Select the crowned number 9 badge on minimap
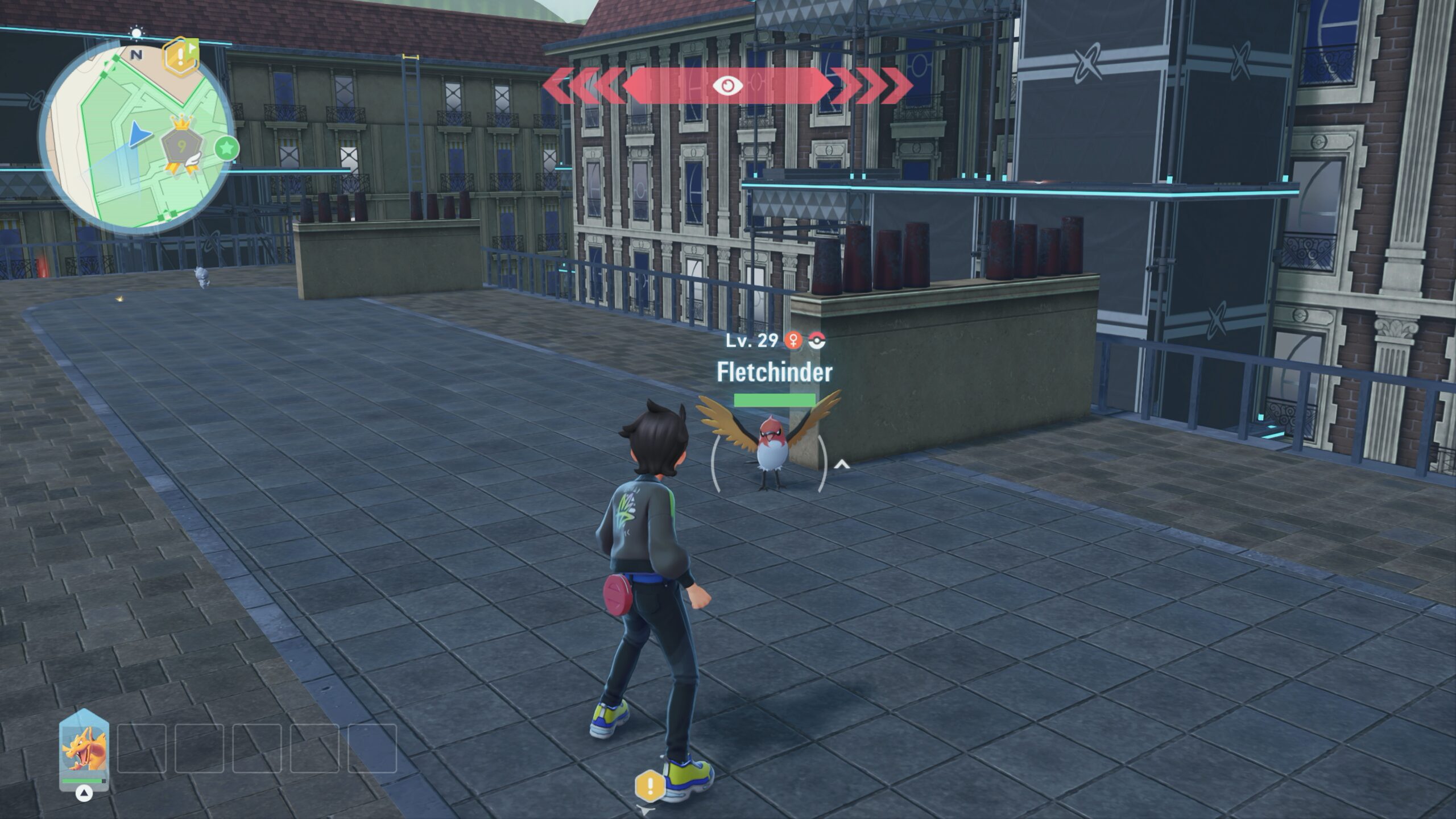The height and width of the screenshot is (819, 1456). (181, 148)
